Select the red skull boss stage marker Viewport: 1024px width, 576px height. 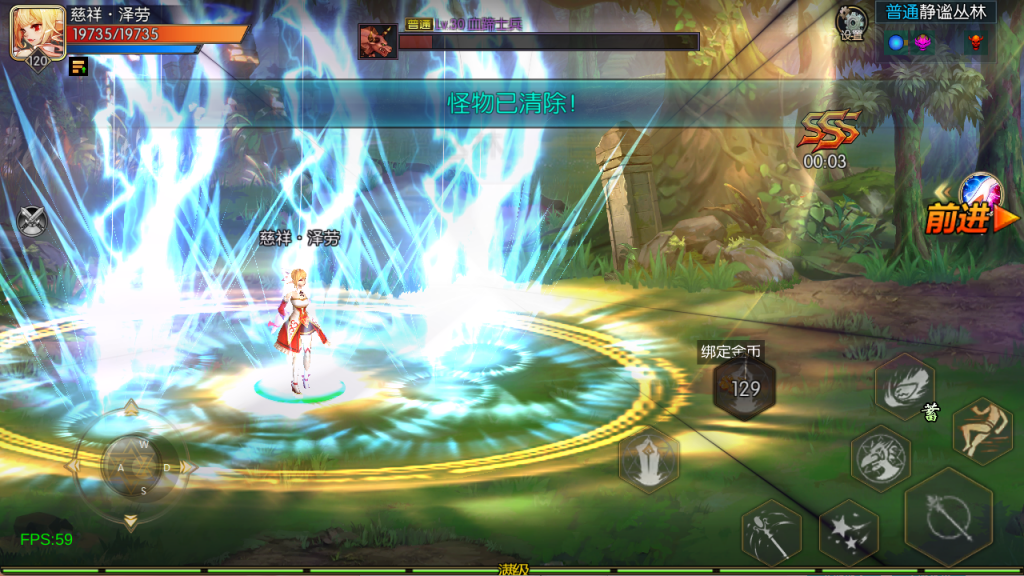974,43
